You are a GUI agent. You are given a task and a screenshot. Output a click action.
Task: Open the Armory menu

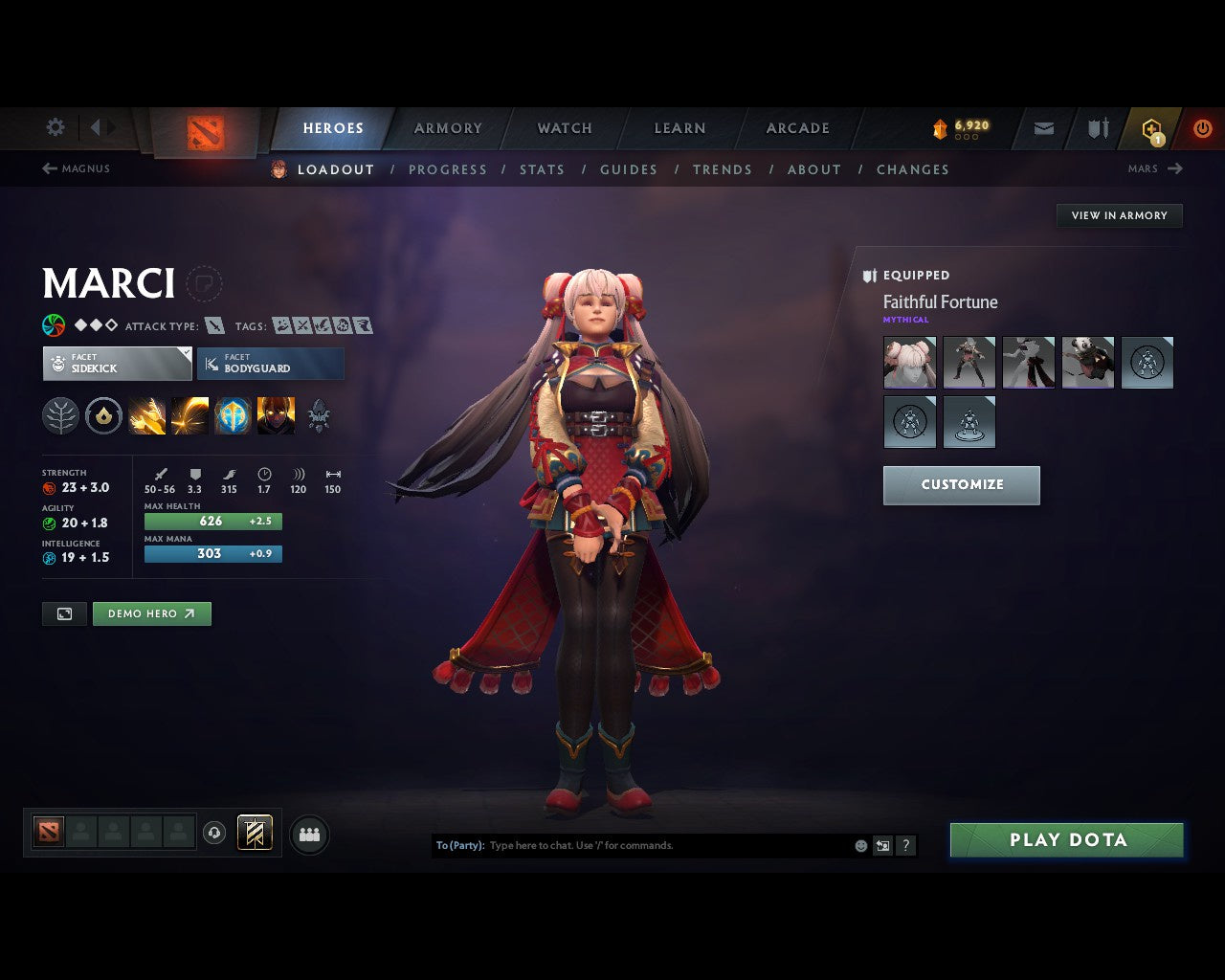447,127
